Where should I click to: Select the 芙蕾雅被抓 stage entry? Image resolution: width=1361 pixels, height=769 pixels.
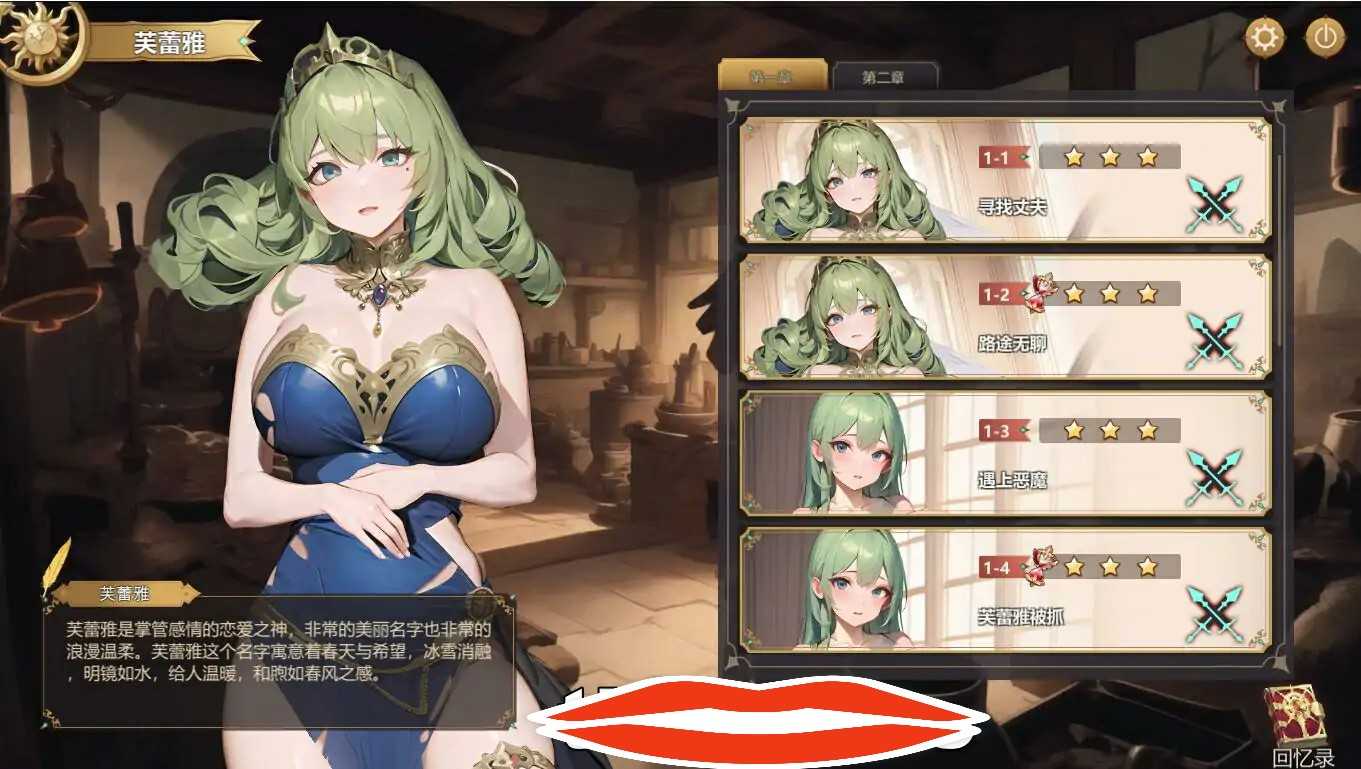tap(1000, 594)
